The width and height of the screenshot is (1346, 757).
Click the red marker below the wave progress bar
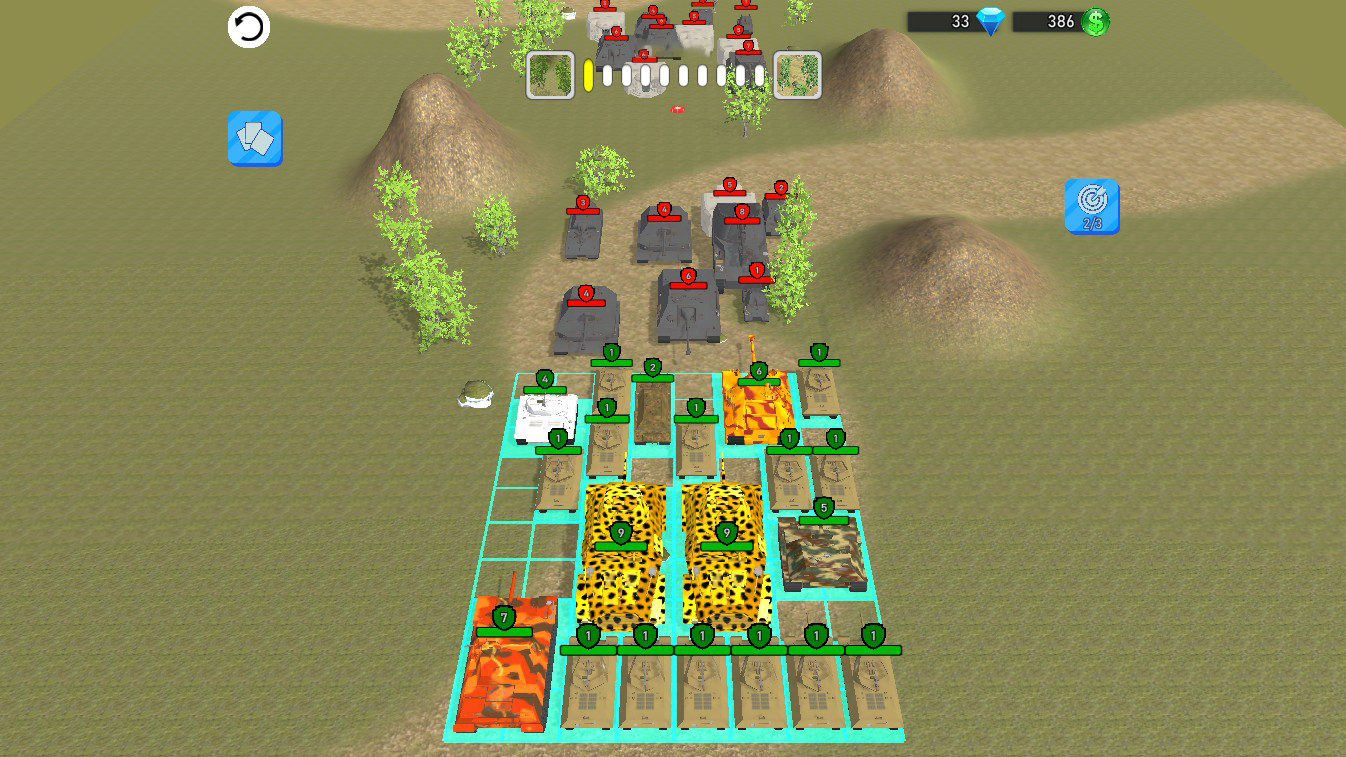677,106
